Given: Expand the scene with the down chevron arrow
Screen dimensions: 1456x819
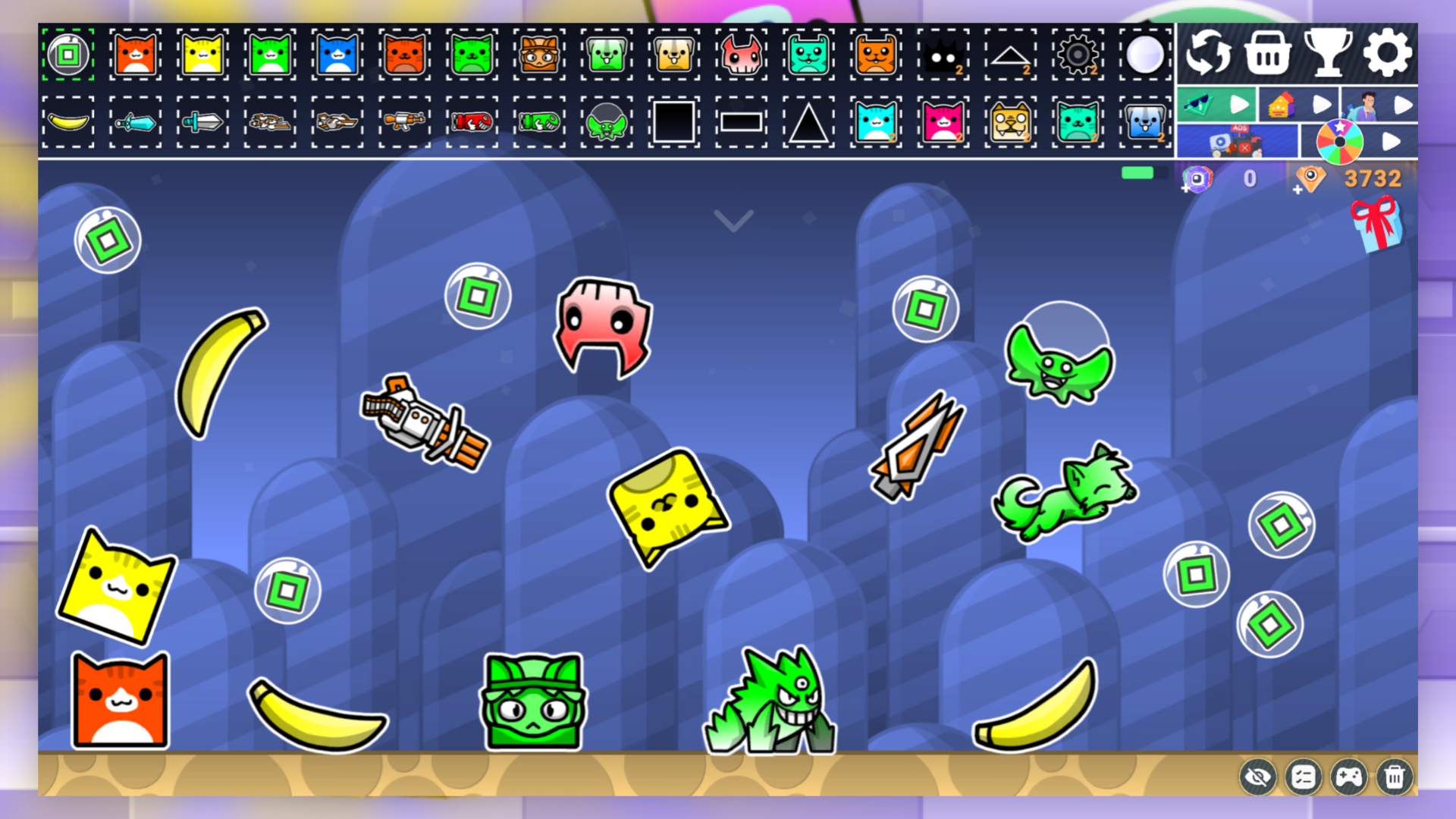Looking at the screenshot, I should pos(733,220).
